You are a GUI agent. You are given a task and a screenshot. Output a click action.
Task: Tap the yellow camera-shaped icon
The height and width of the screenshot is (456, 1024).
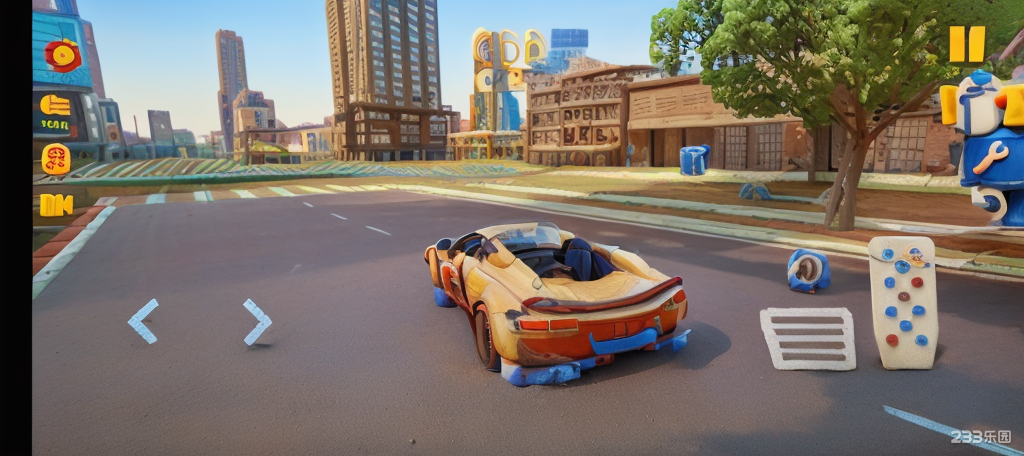coord(56,204)
